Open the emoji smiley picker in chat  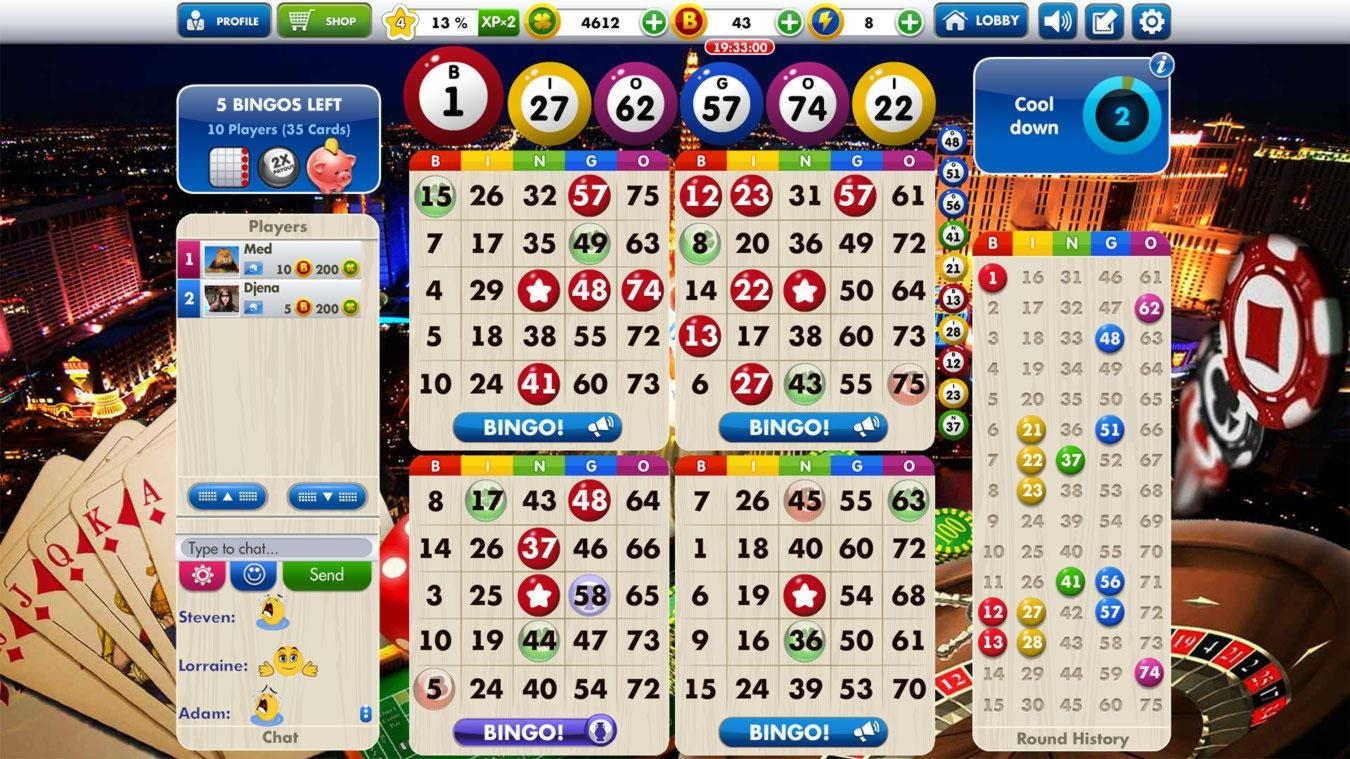(251, 575)
